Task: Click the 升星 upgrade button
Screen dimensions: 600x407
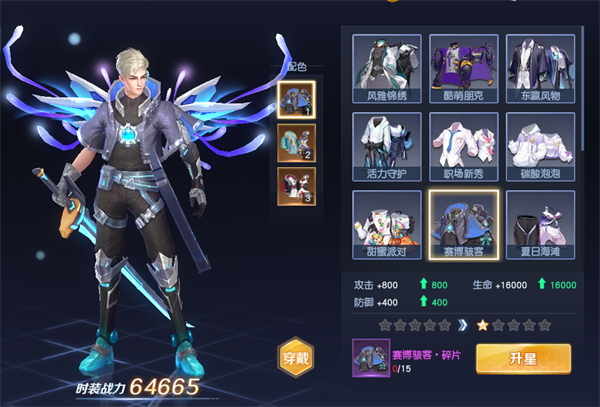Action: click(523, 357)
